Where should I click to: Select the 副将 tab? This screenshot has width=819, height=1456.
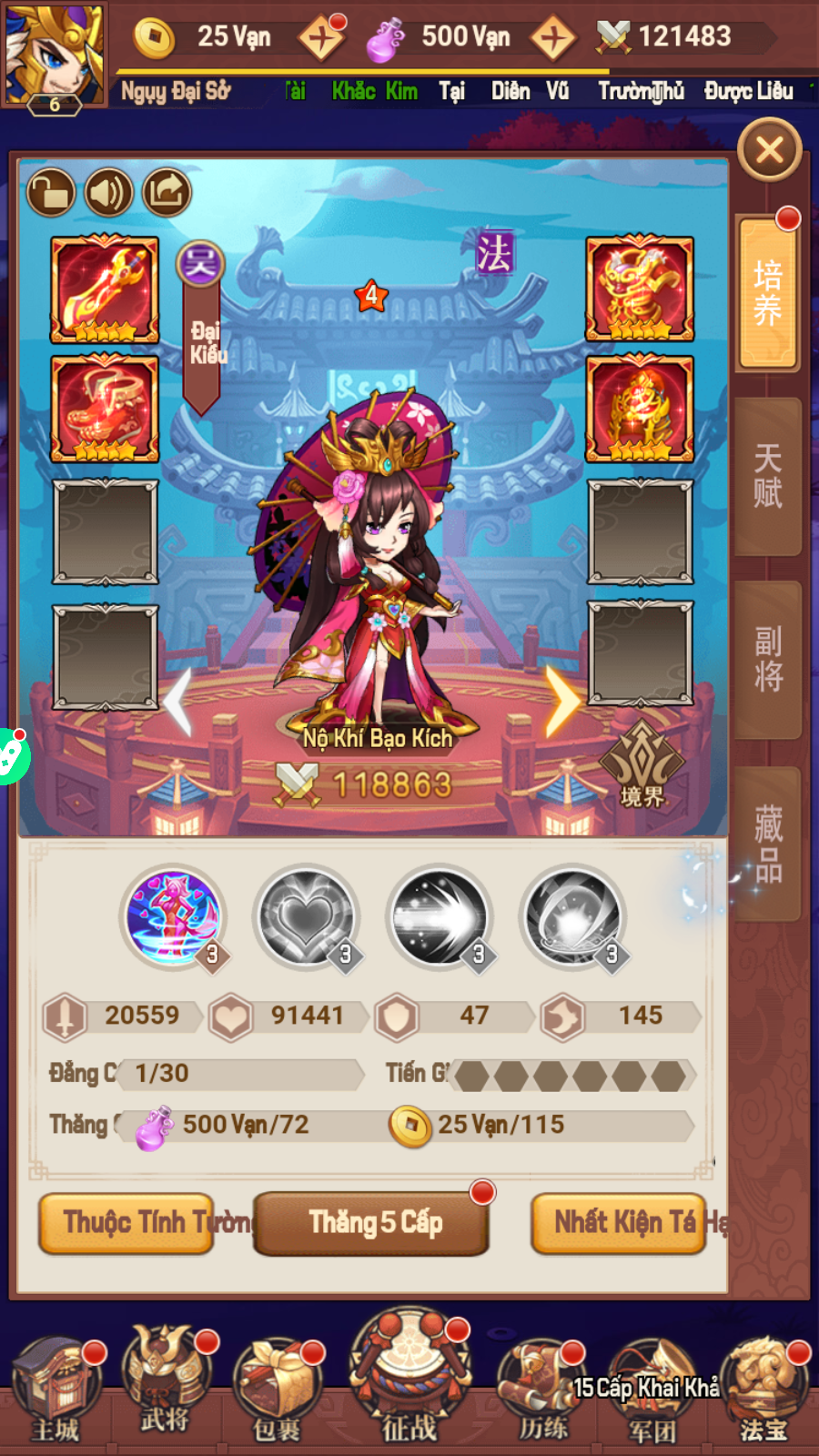(767, 659)
